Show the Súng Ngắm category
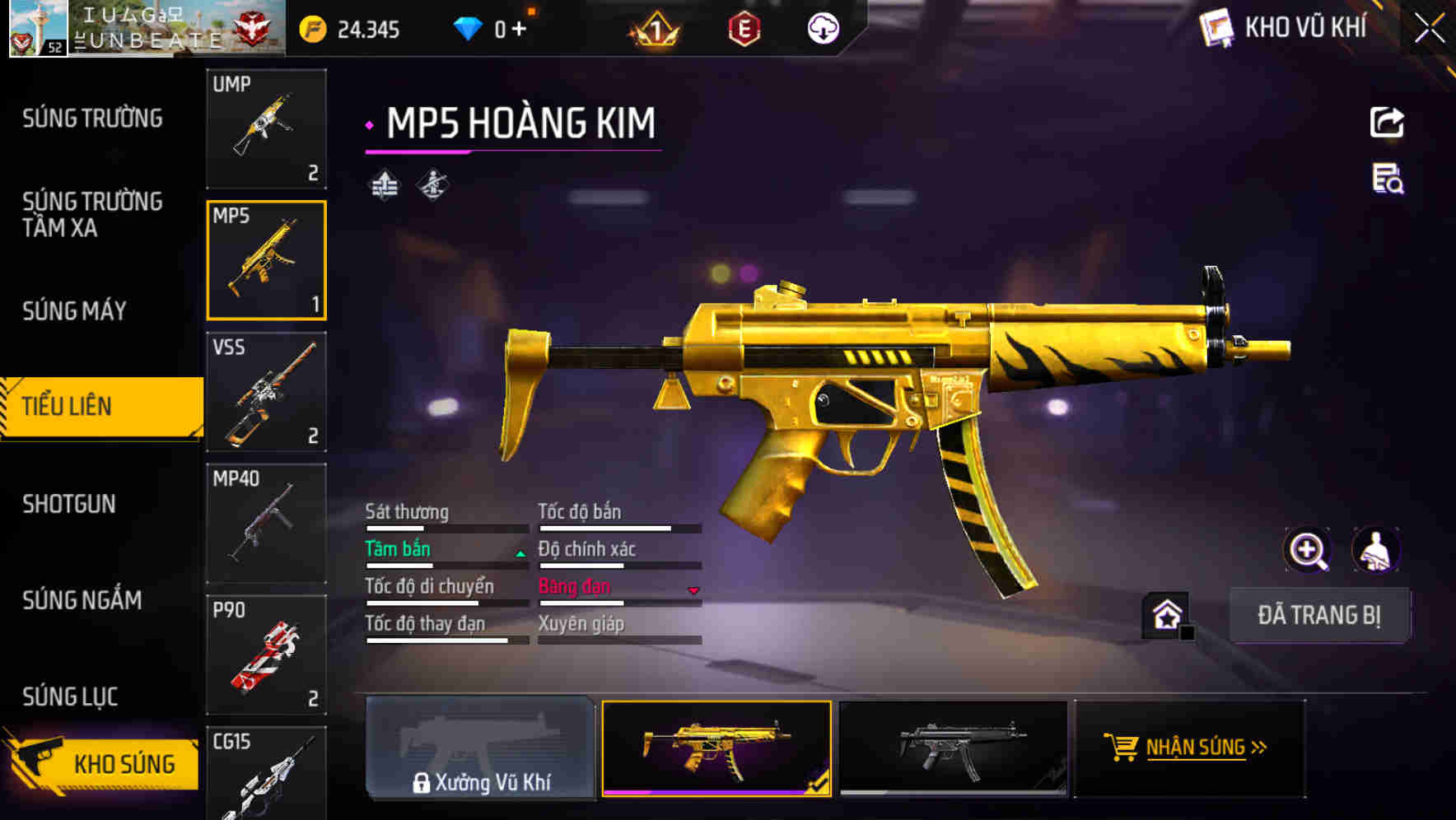 82,600
